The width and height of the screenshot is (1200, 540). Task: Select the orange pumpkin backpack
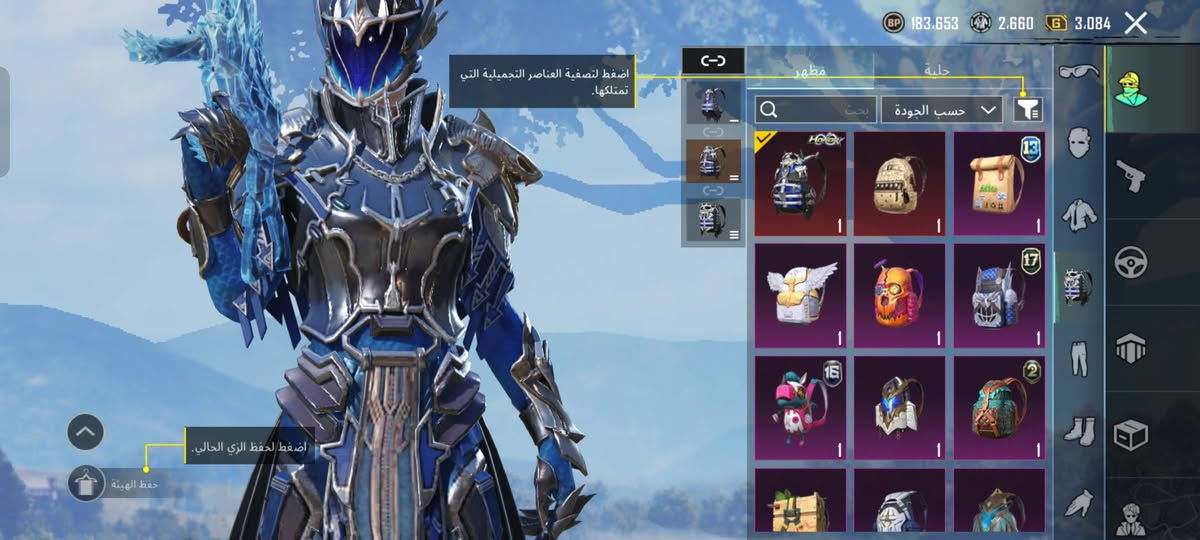(x=899, y=296)
